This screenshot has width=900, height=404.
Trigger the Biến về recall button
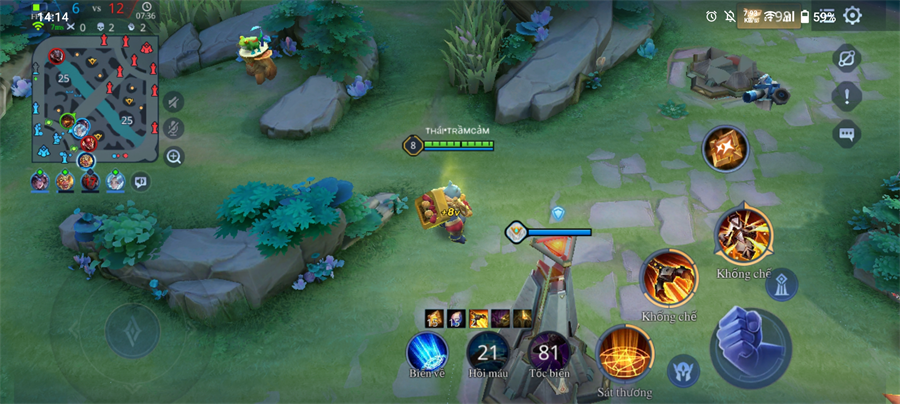427,353
